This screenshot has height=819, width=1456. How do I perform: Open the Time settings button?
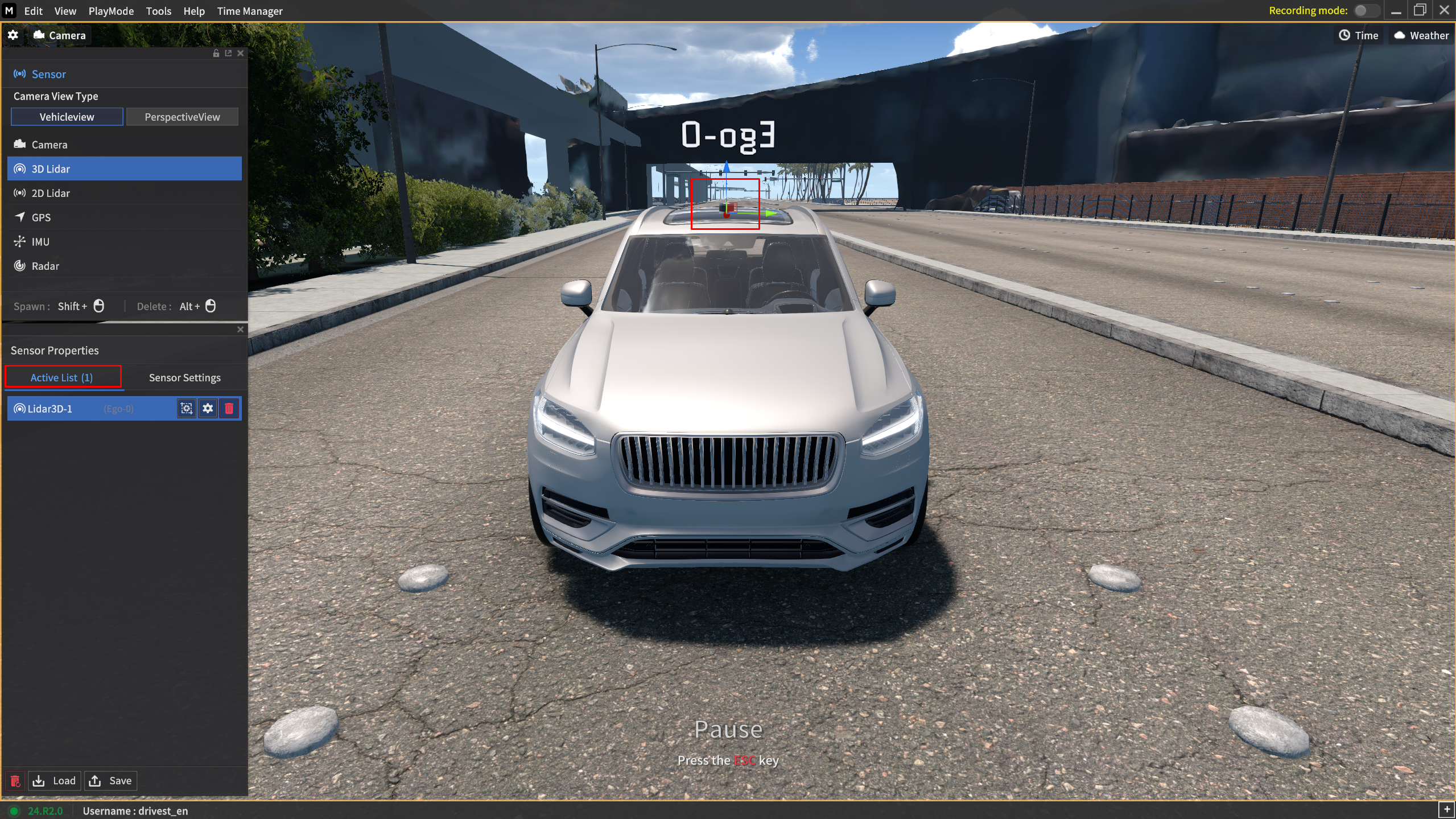(x=1358, y=35)
